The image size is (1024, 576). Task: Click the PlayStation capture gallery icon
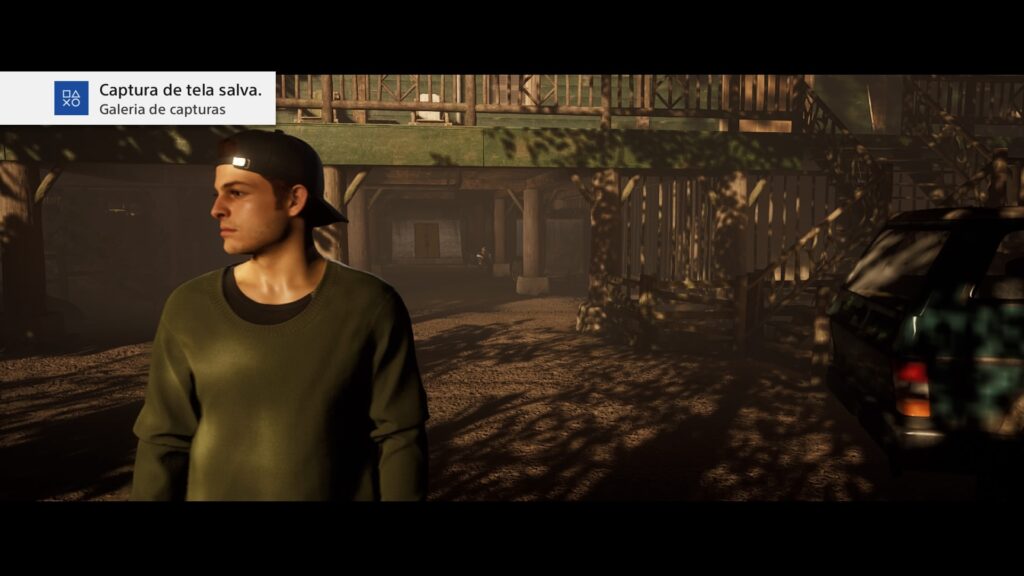pos(71,98)
